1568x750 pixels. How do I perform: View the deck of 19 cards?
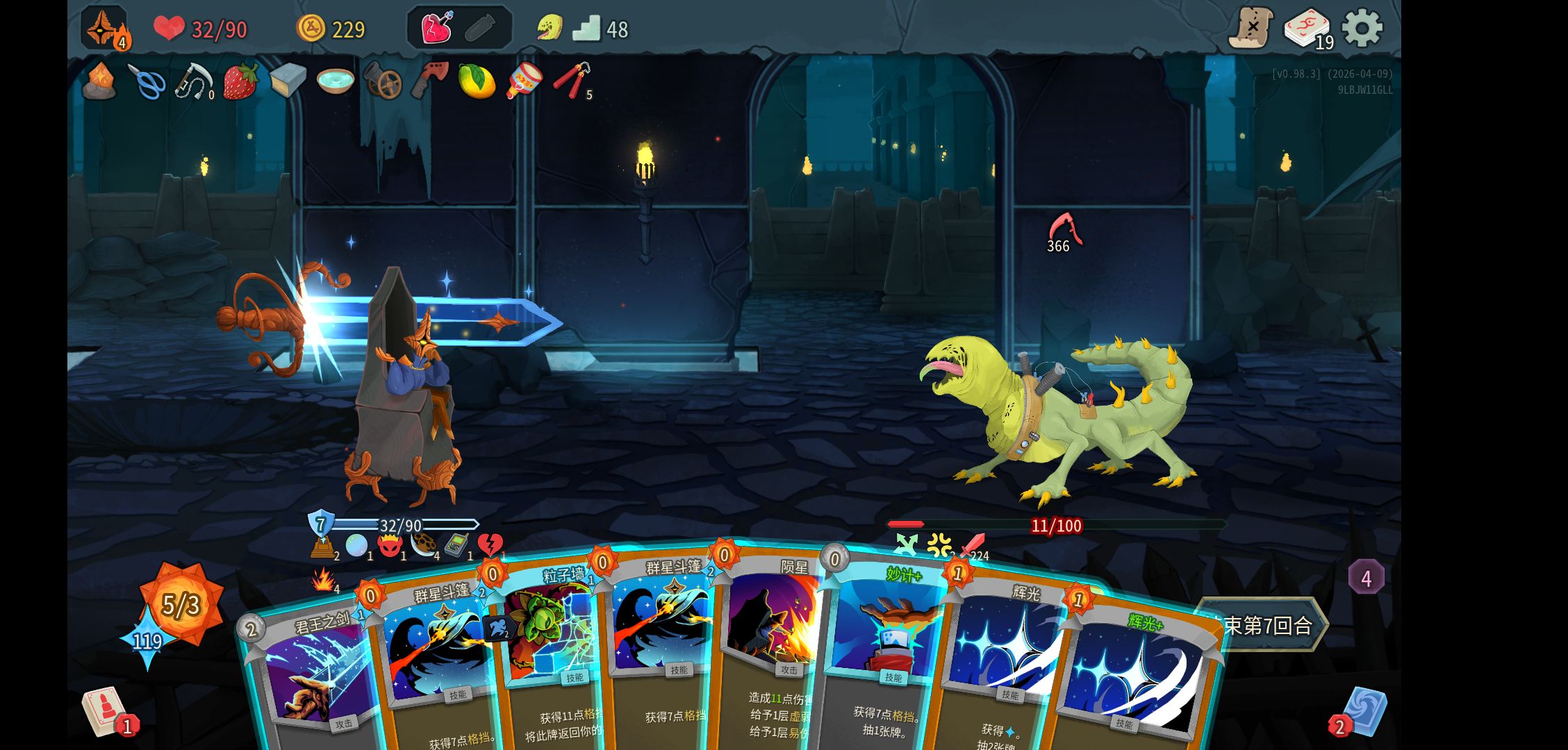pos(1306,29)
